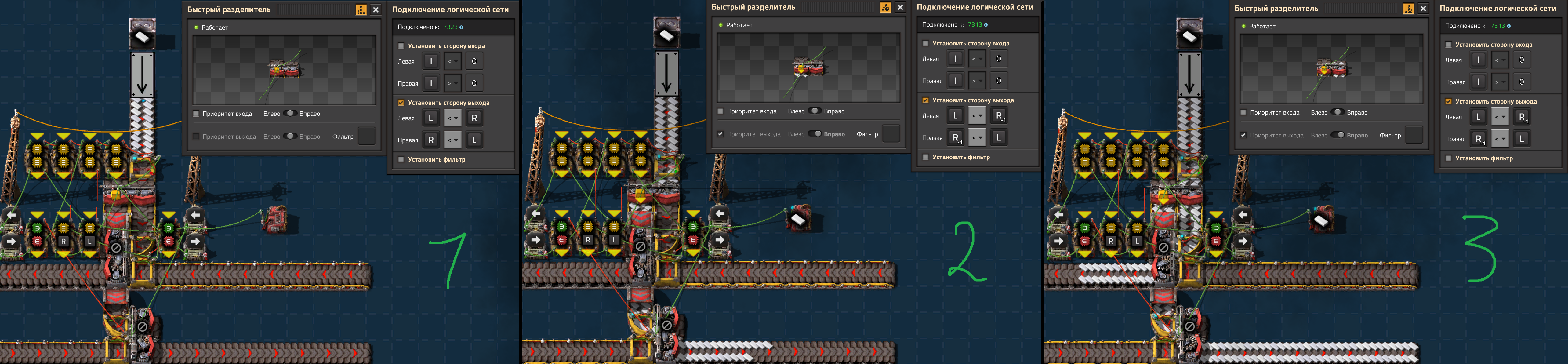Image resolution: width=1568 pixels, height=364 pixels.
Task: Uncheck 'Установить сторону выхода' in screenshot 1
Action: [x=401, y=103]
